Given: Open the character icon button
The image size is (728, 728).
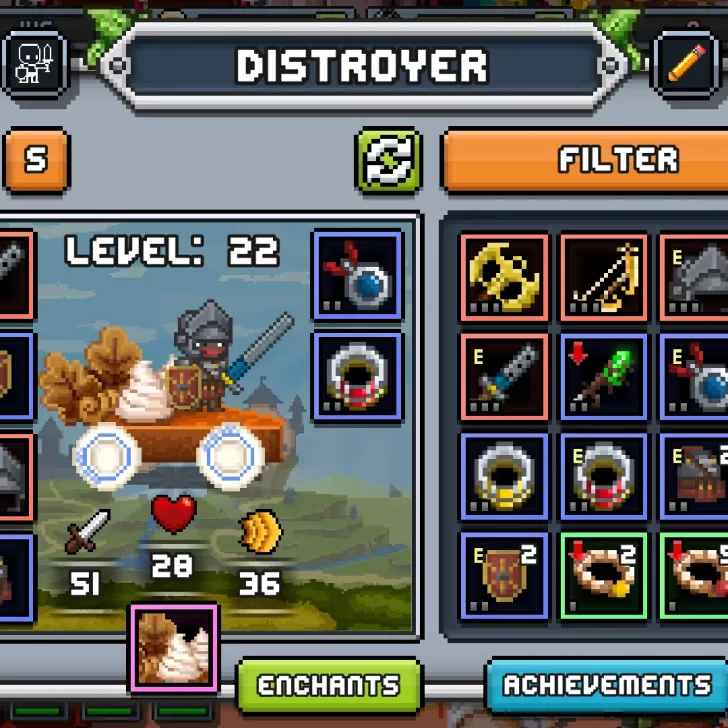Looking at the screenshot, I should pyautogui.click(x=35, y=64).
